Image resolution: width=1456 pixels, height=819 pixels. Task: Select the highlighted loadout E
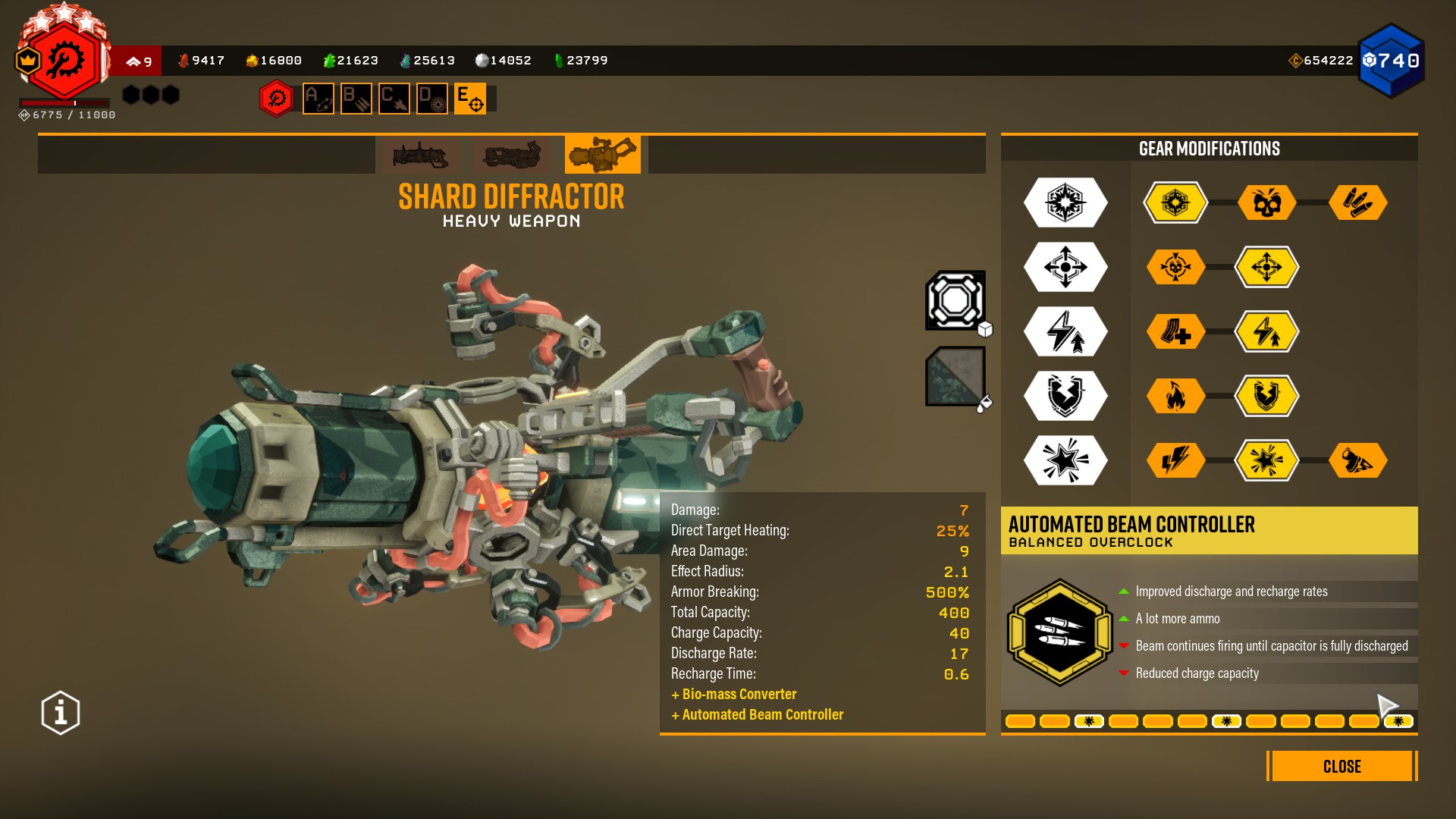pyautogui.click(x=470, y=99)
